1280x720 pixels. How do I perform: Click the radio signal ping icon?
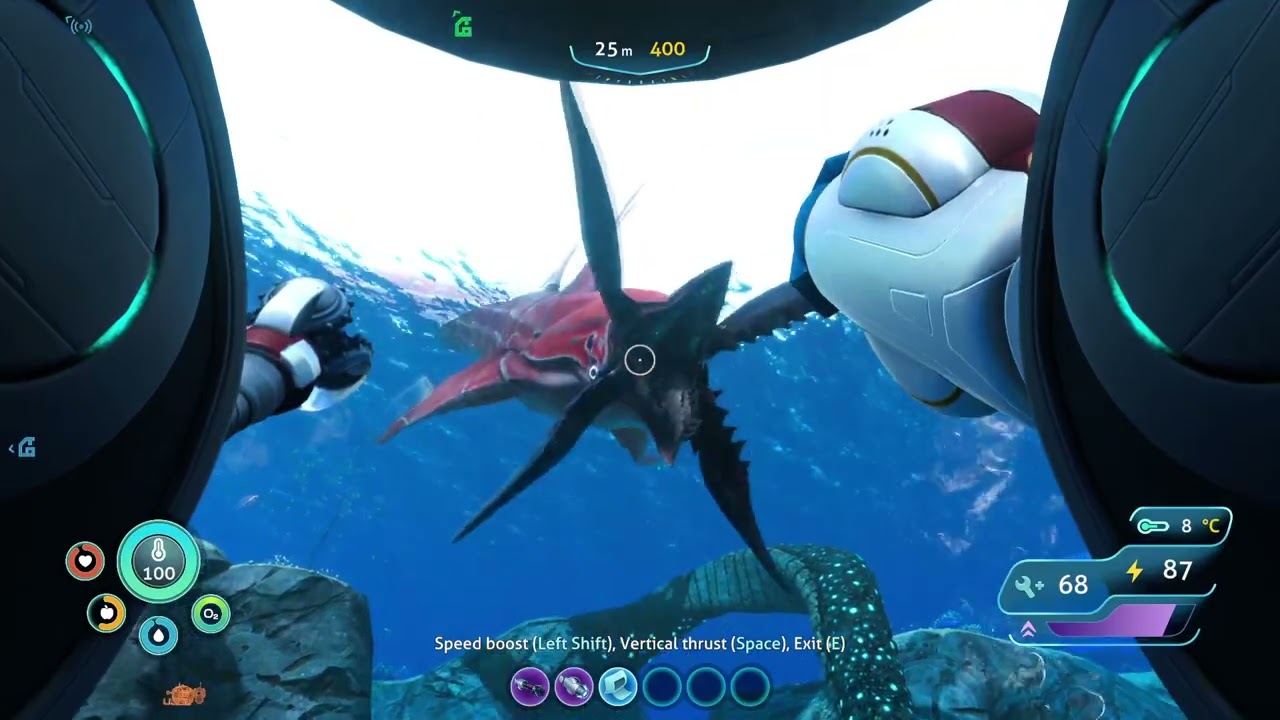(80, 25)
